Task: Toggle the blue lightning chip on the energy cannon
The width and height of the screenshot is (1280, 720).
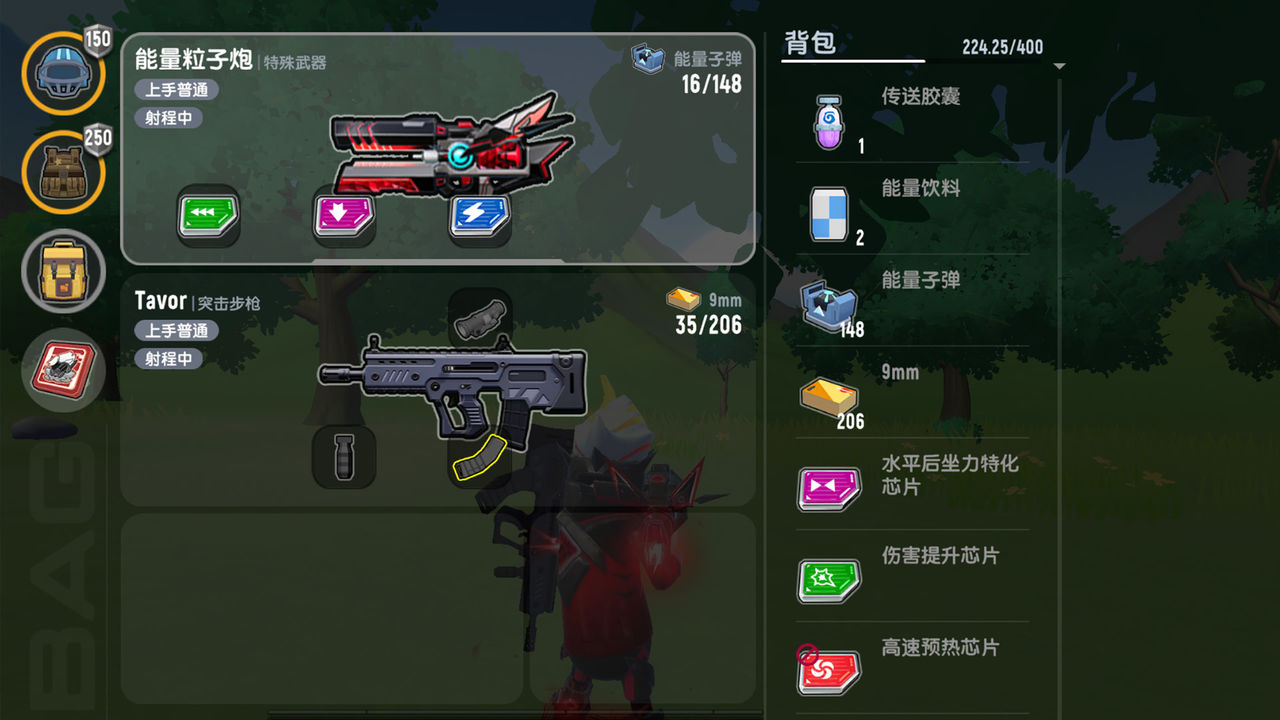Action: (x=478, y=216)
